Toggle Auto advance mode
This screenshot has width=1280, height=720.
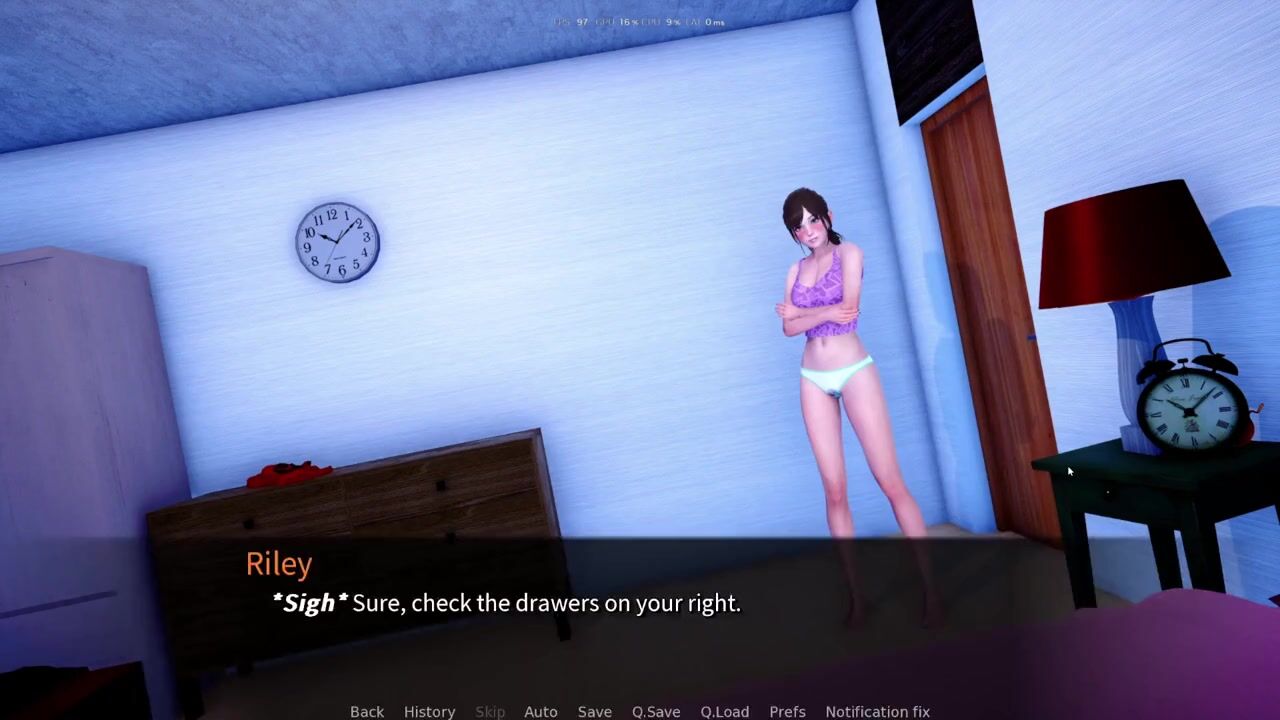click(x=541, y=711)
